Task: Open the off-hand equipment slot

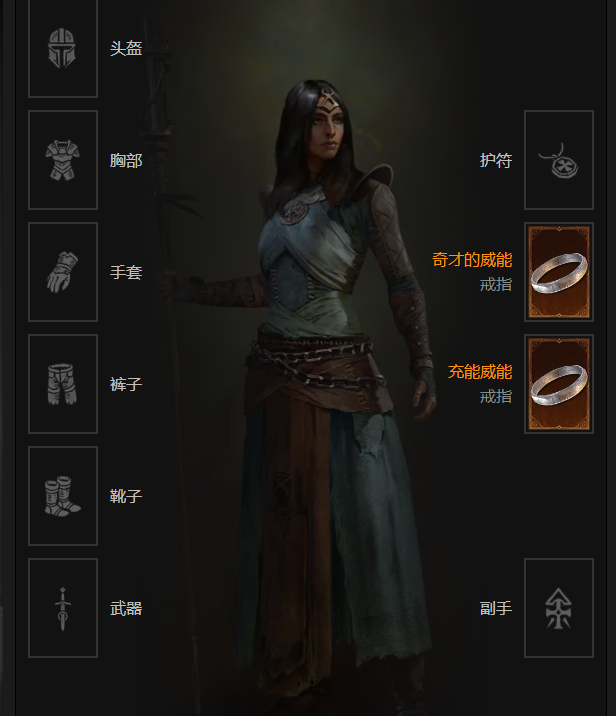Action: 559,608
